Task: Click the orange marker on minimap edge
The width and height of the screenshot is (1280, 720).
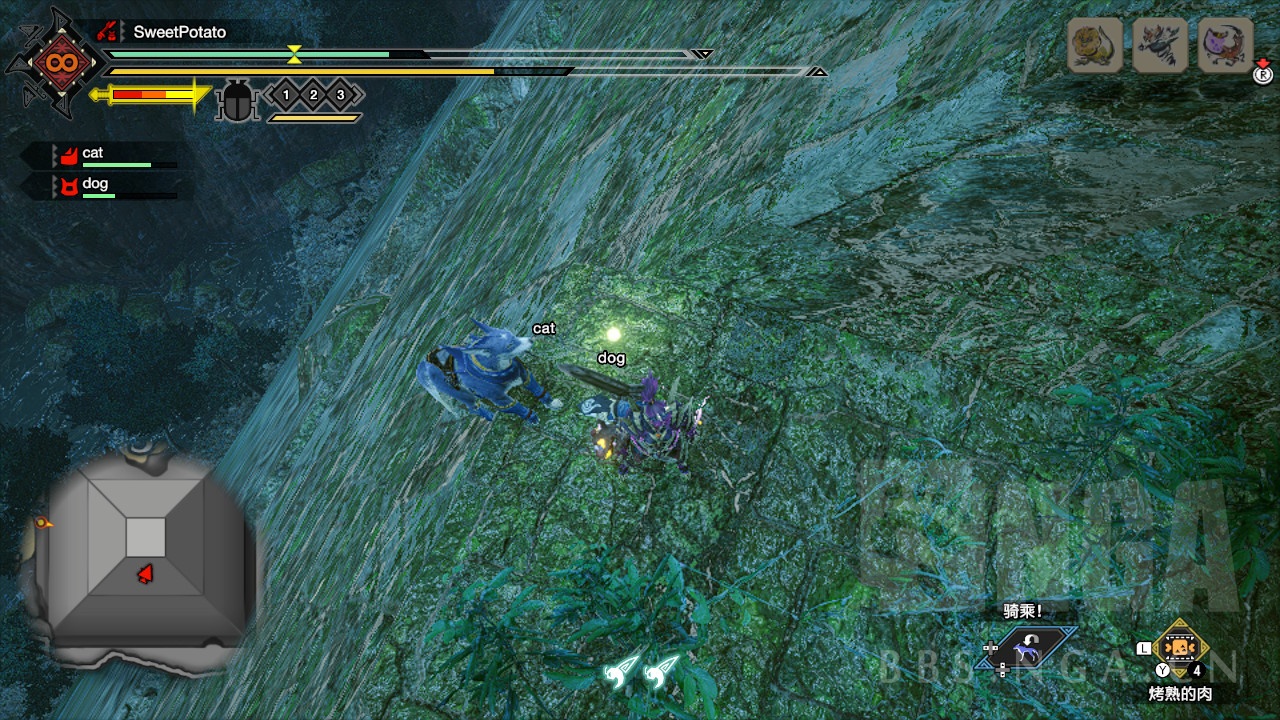Action: (43, 522)
